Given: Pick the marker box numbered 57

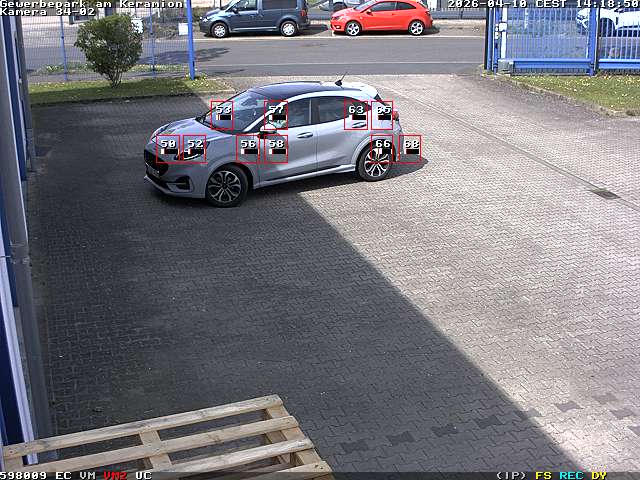Looking at the screenshot, I should [276, 115].
